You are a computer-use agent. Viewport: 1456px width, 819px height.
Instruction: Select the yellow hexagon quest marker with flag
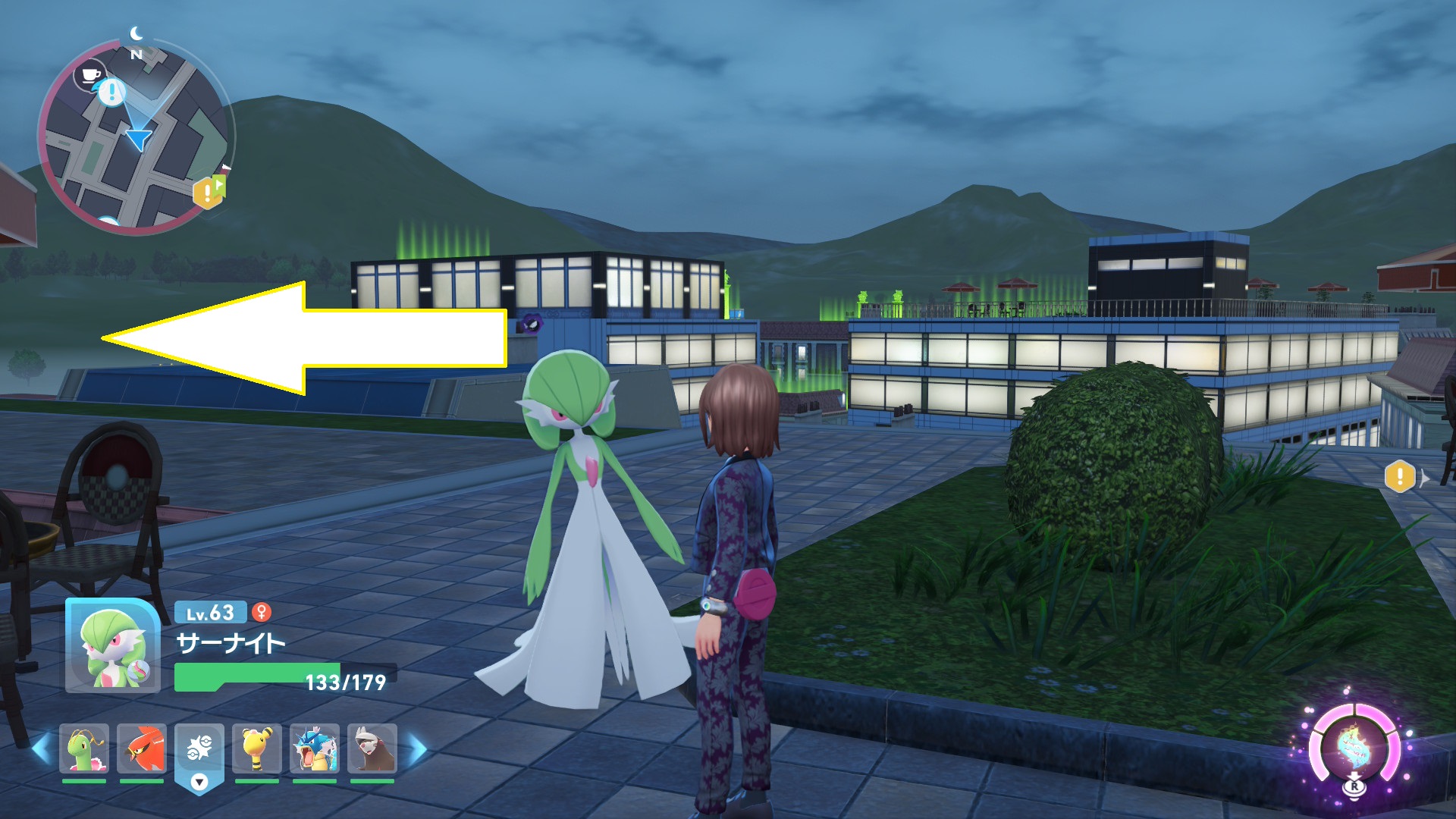coord(209,192)
